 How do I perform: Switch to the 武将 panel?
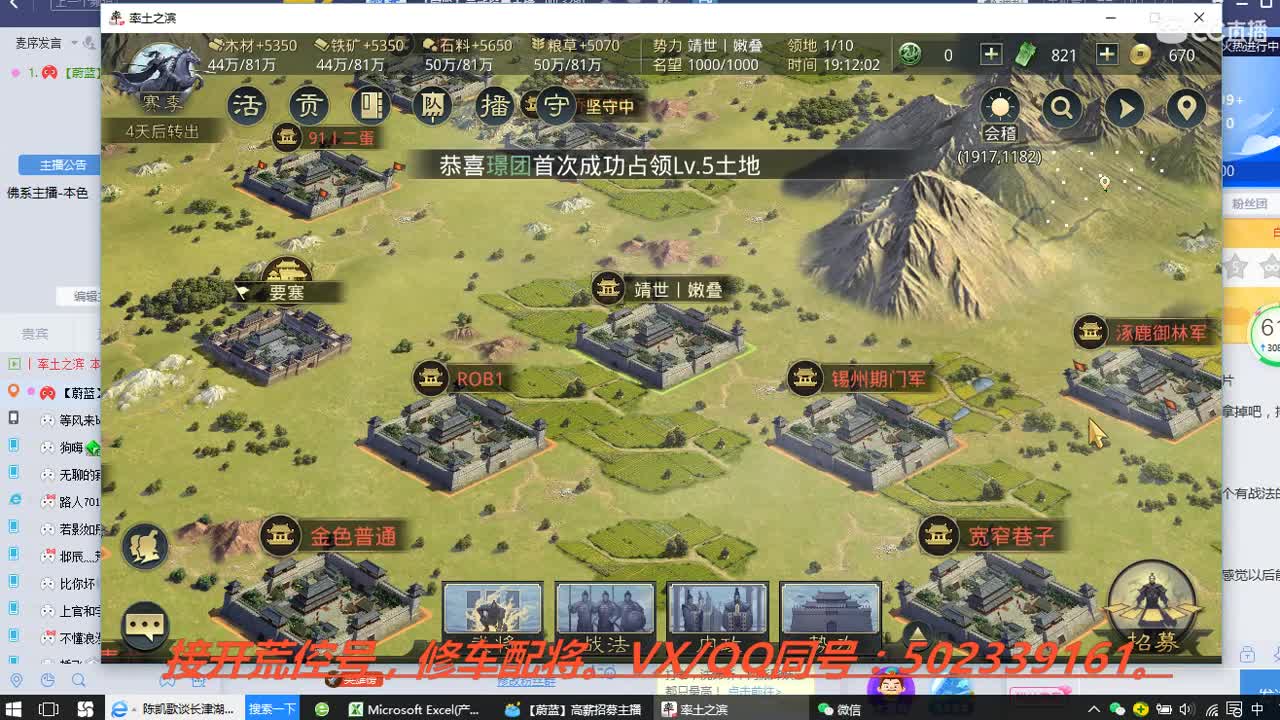pos(493,610)
